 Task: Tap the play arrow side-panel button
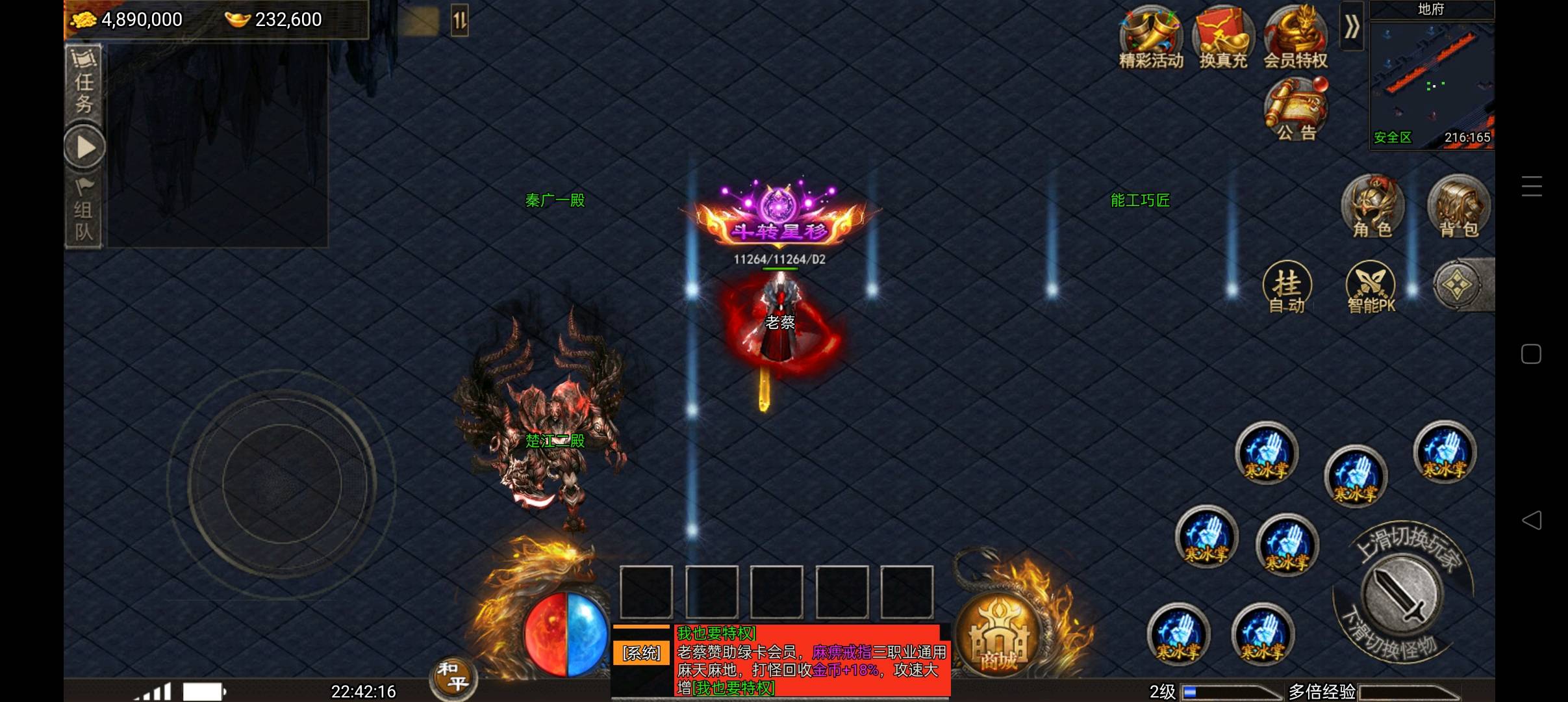pos(85,148)
